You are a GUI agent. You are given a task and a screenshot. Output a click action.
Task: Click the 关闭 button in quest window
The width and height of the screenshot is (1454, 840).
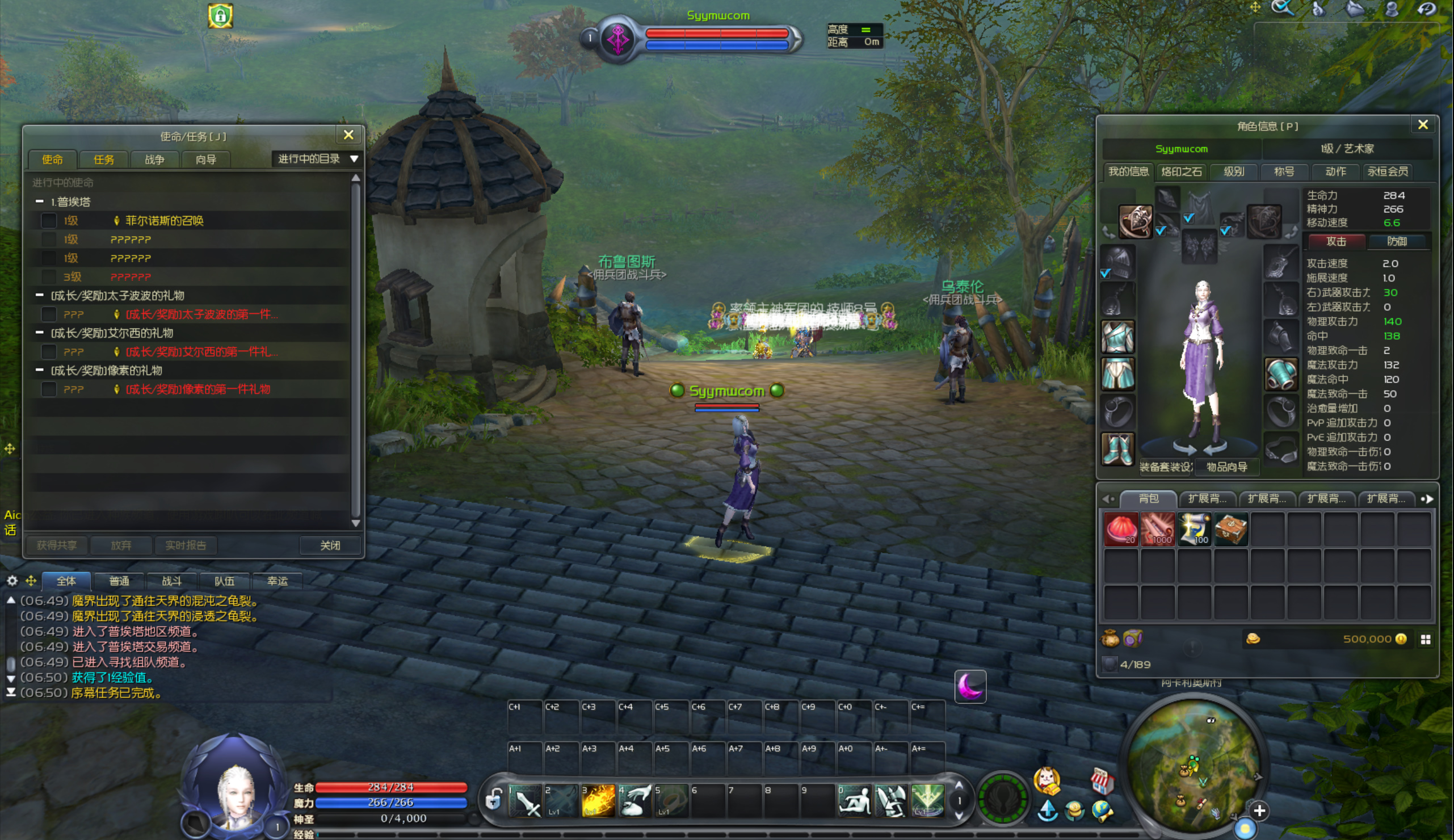click(x=330, y=545)
